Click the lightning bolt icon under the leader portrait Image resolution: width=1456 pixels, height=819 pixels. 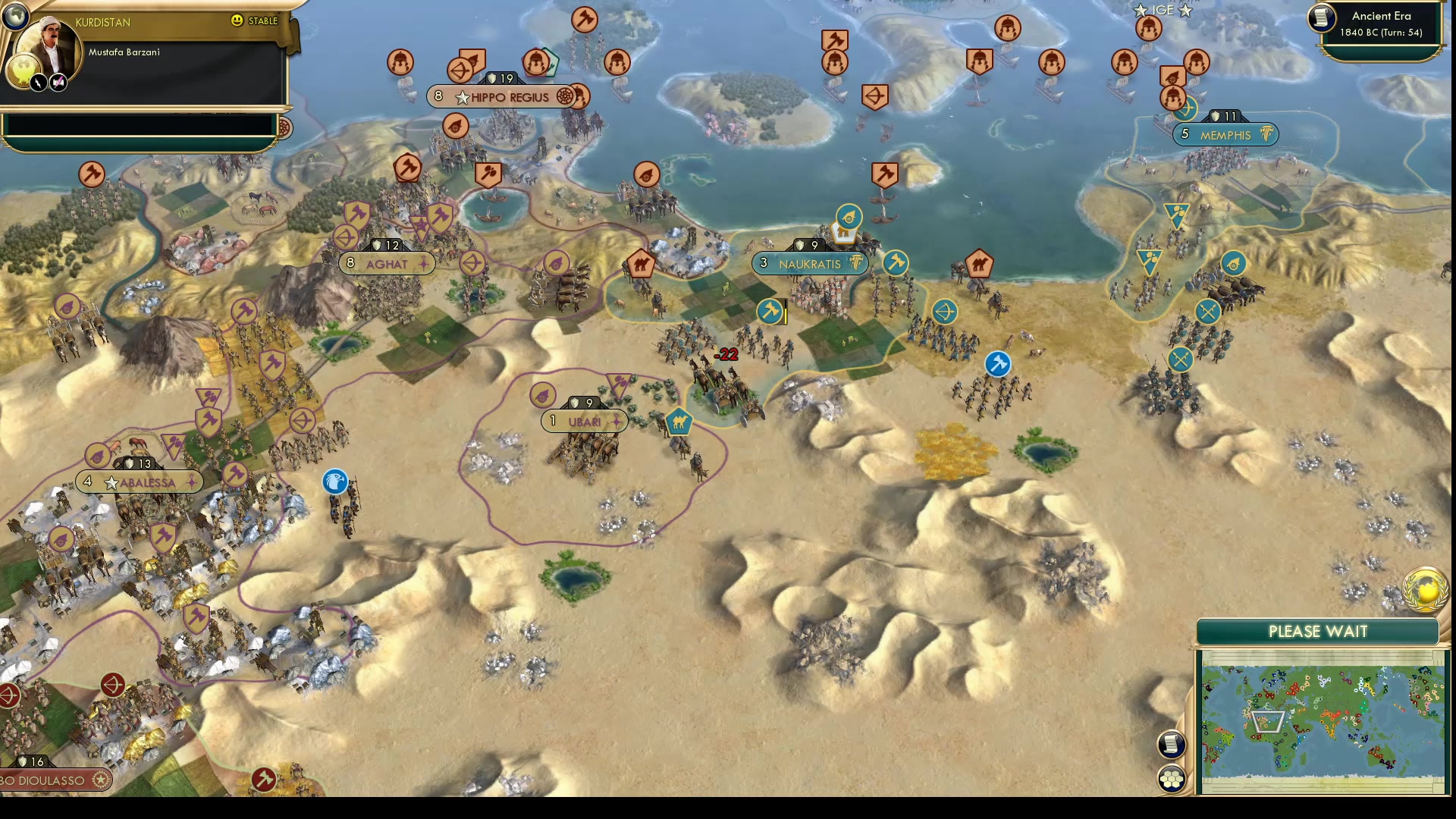(x=38, y=81)
